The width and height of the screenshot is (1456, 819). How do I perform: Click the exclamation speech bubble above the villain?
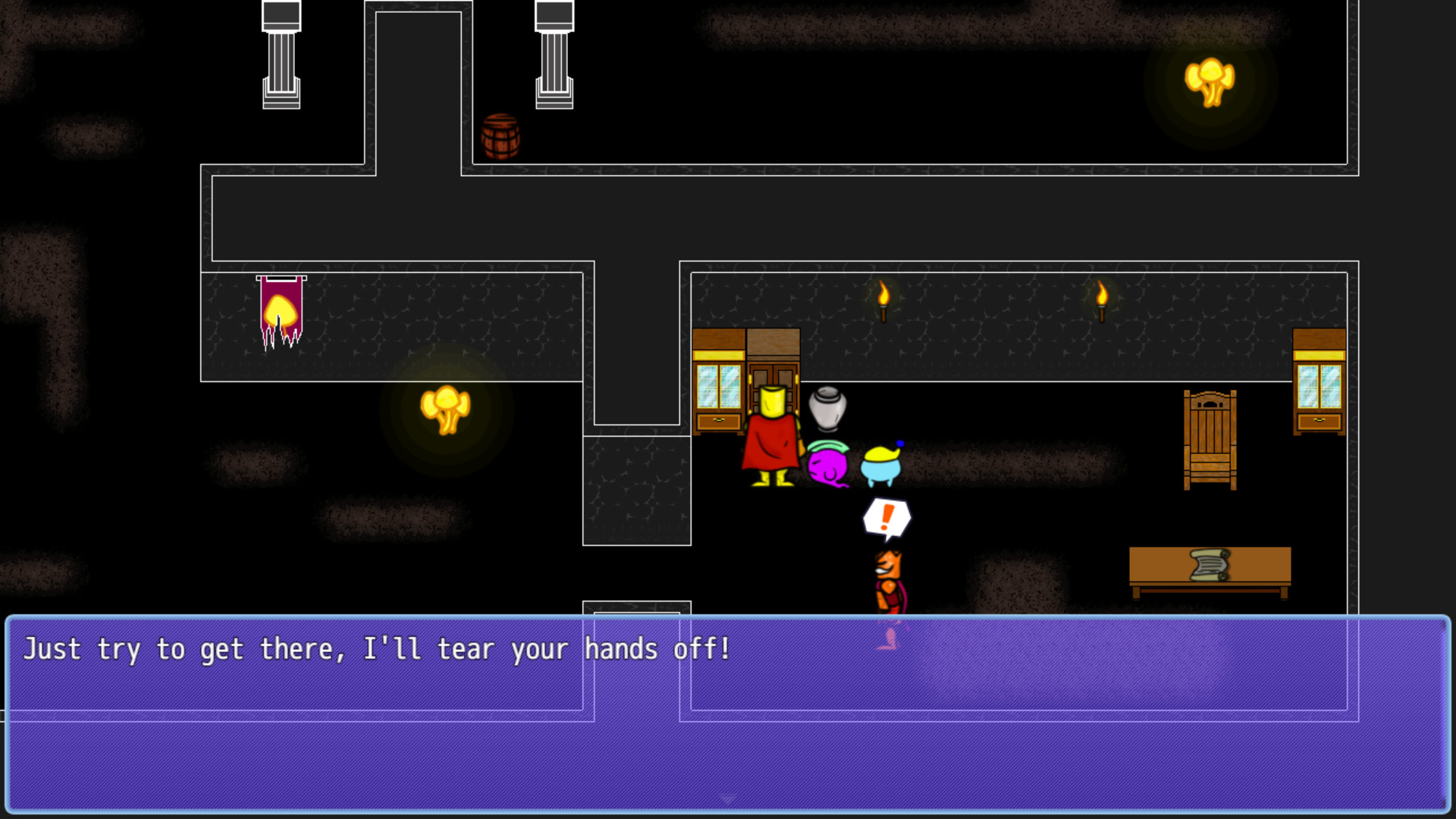click(886, 516)
